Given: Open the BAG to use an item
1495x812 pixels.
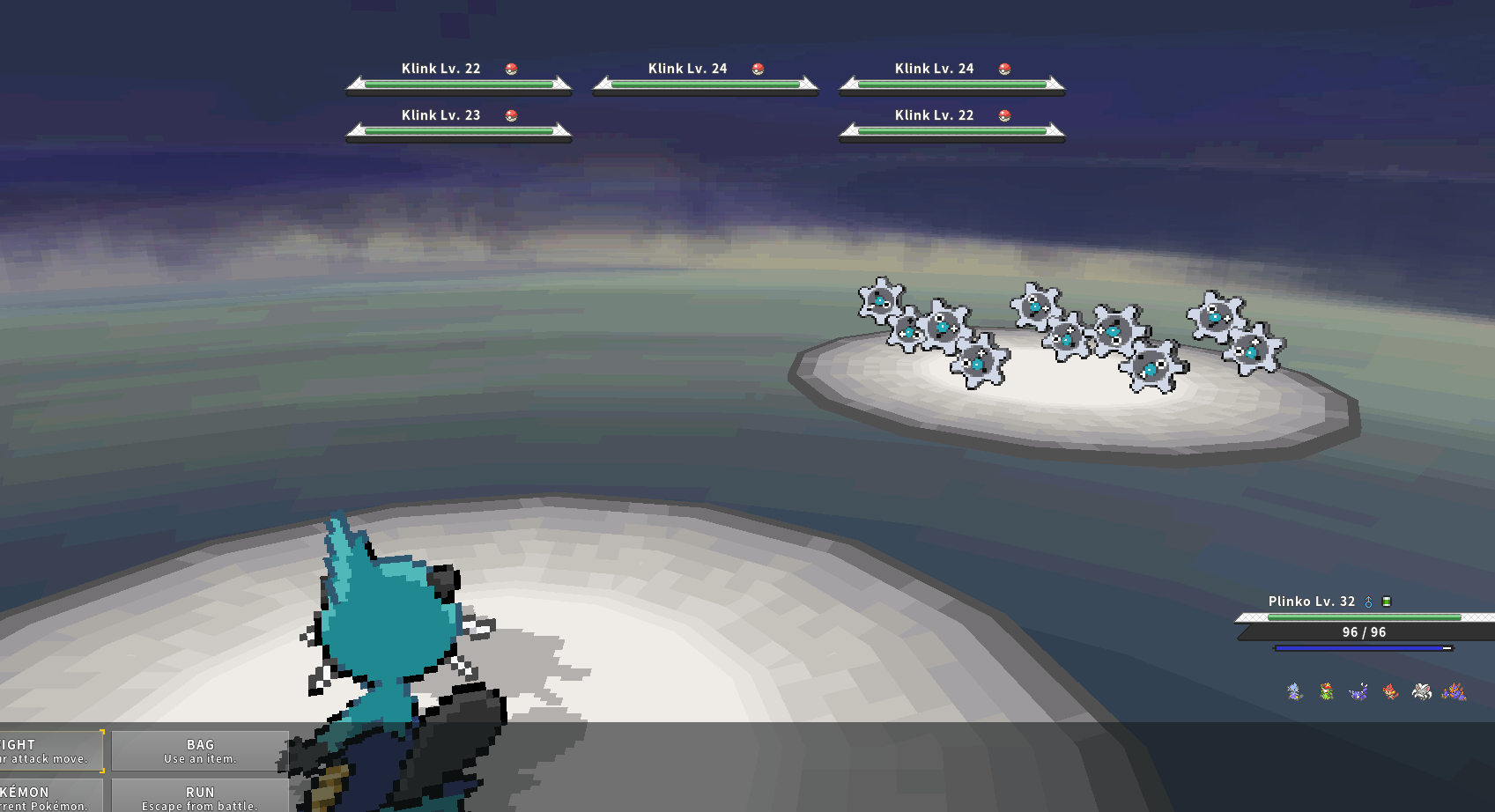Looking at the screenshot, I should point(200,750).
